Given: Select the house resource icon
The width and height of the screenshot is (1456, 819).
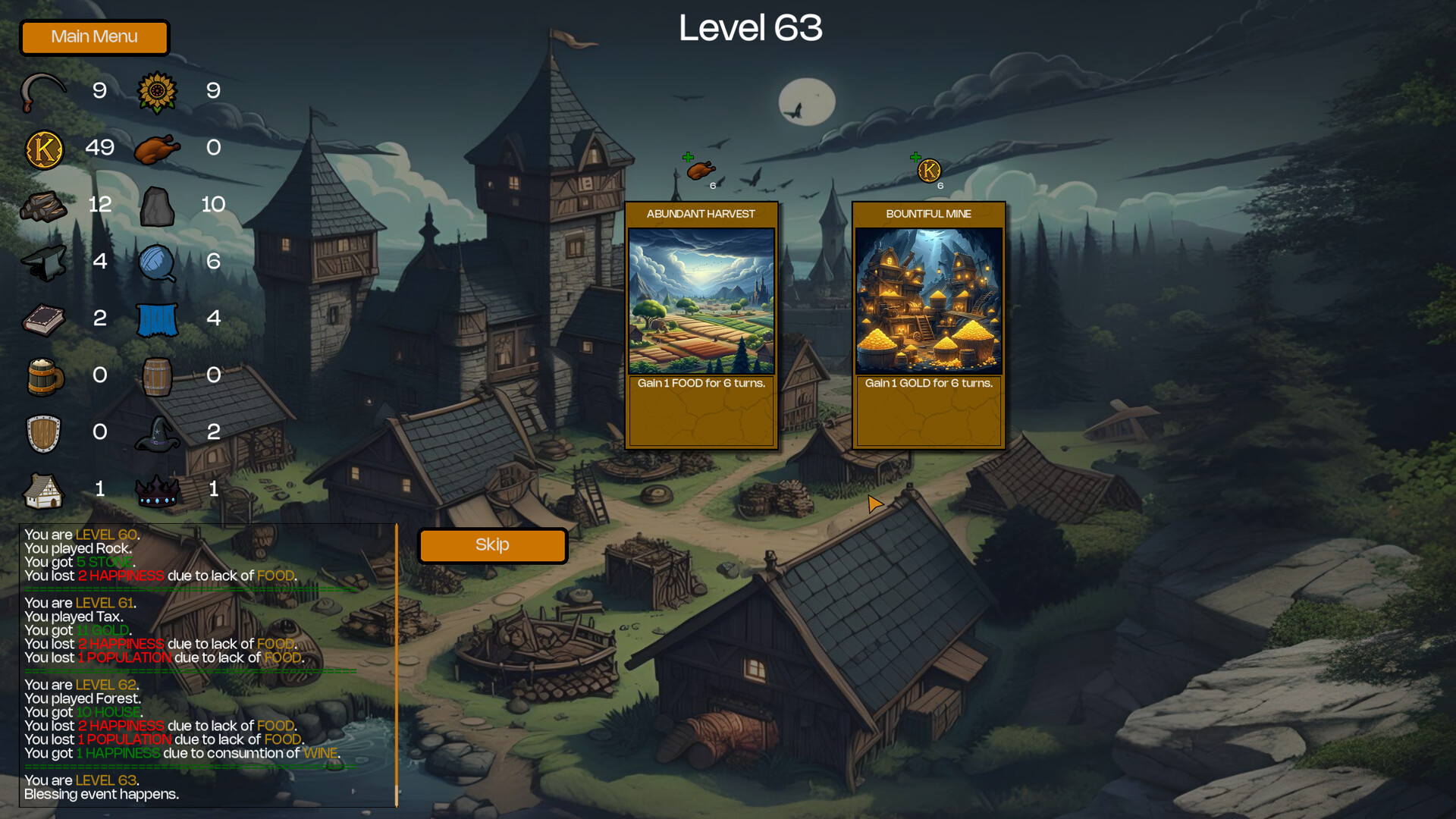Looking at the screenshot, I should tap(43, 489).
